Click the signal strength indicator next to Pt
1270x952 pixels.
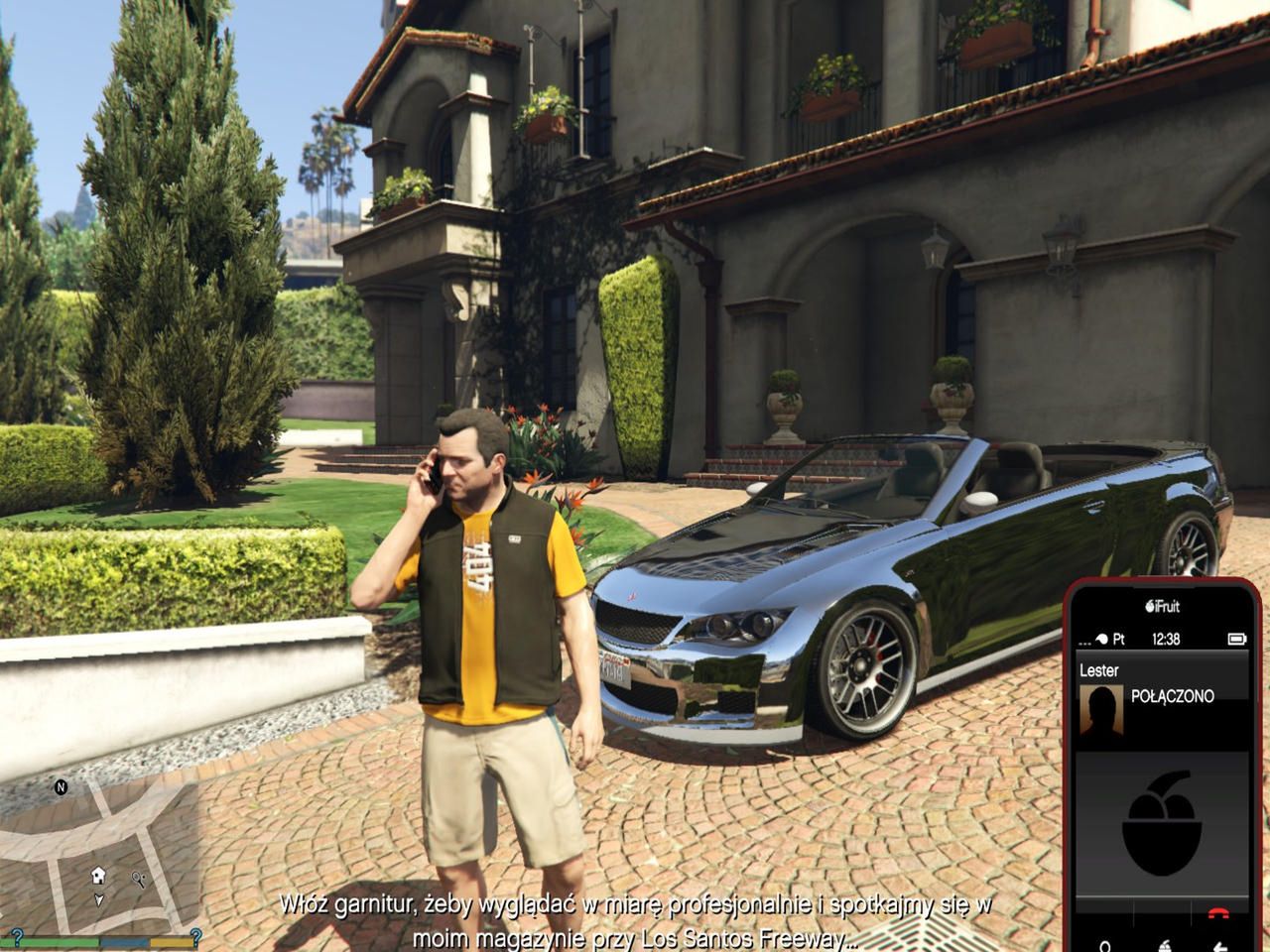(x=1100, y=637)
